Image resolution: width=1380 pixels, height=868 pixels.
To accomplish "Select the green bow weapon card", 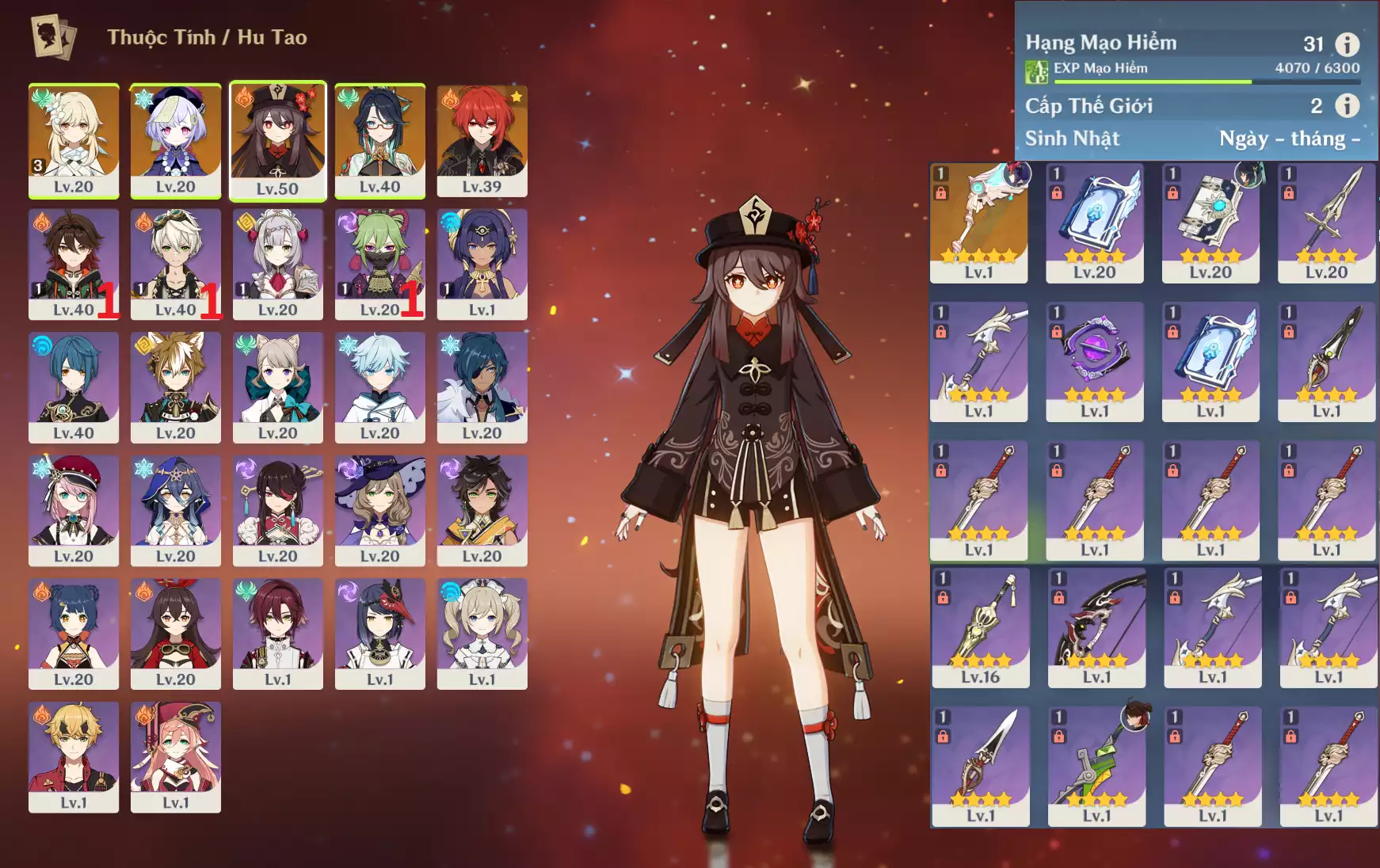I will pyautogui.click(x=1096, y=766).
